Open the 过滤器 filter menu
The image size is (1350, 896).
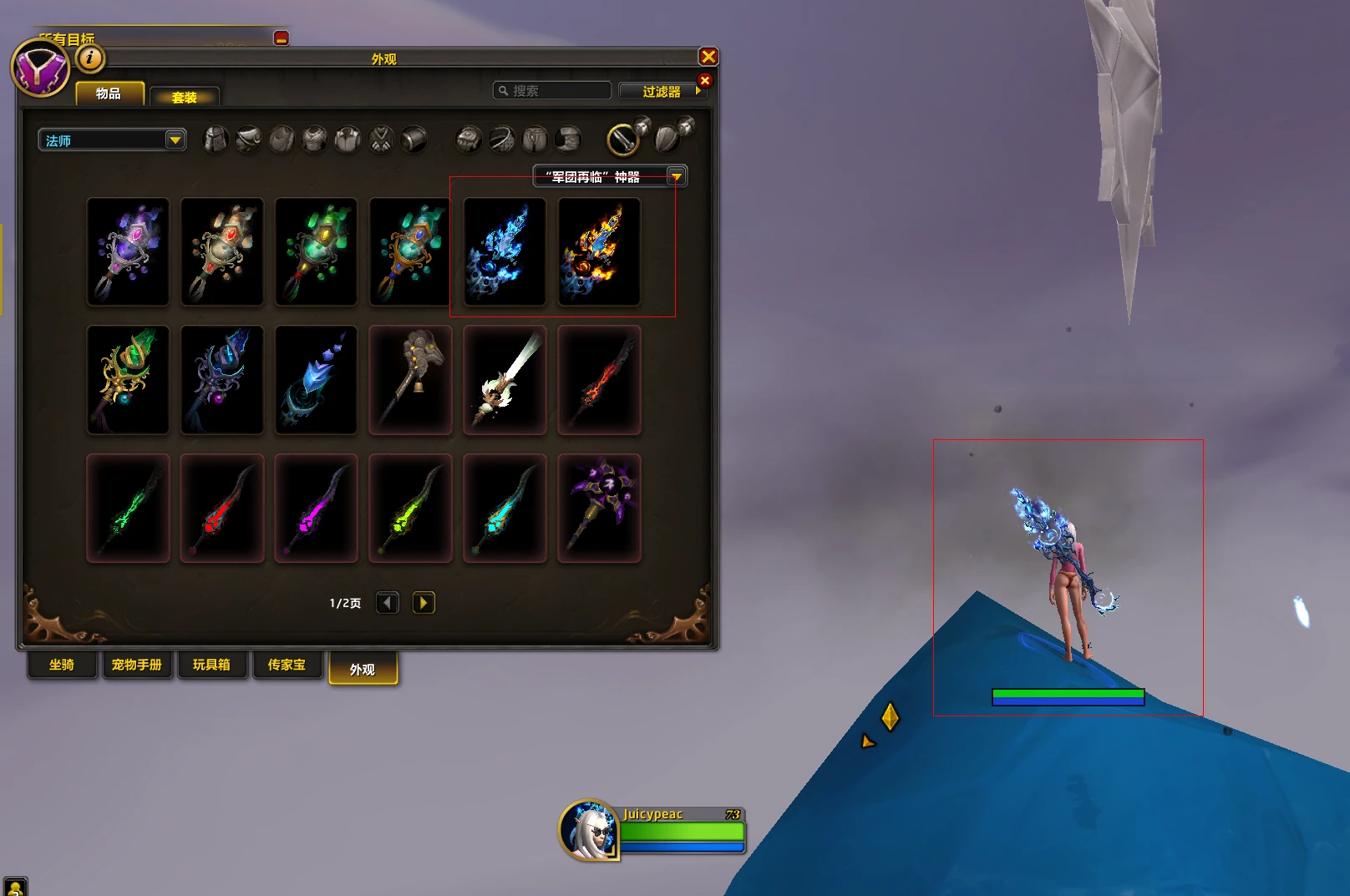click(x=662, y=91)
